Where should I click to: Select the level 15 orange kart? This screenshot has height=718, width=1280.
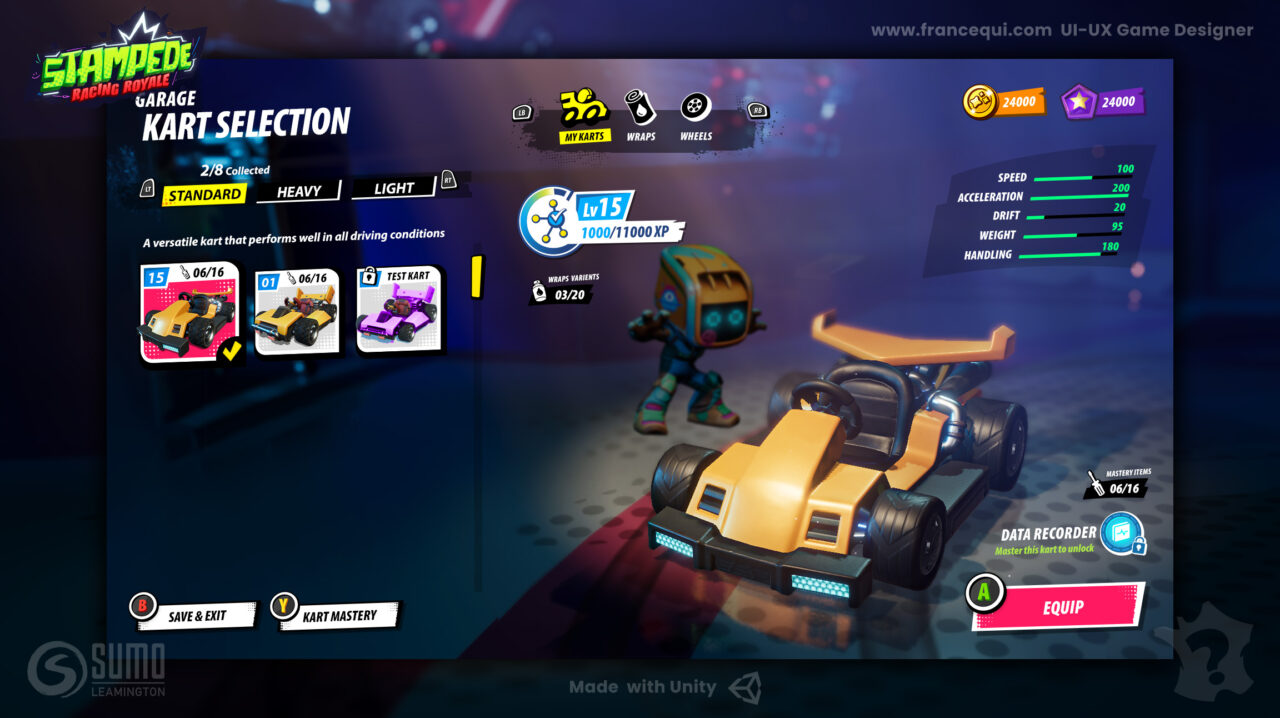coord(190,313)
